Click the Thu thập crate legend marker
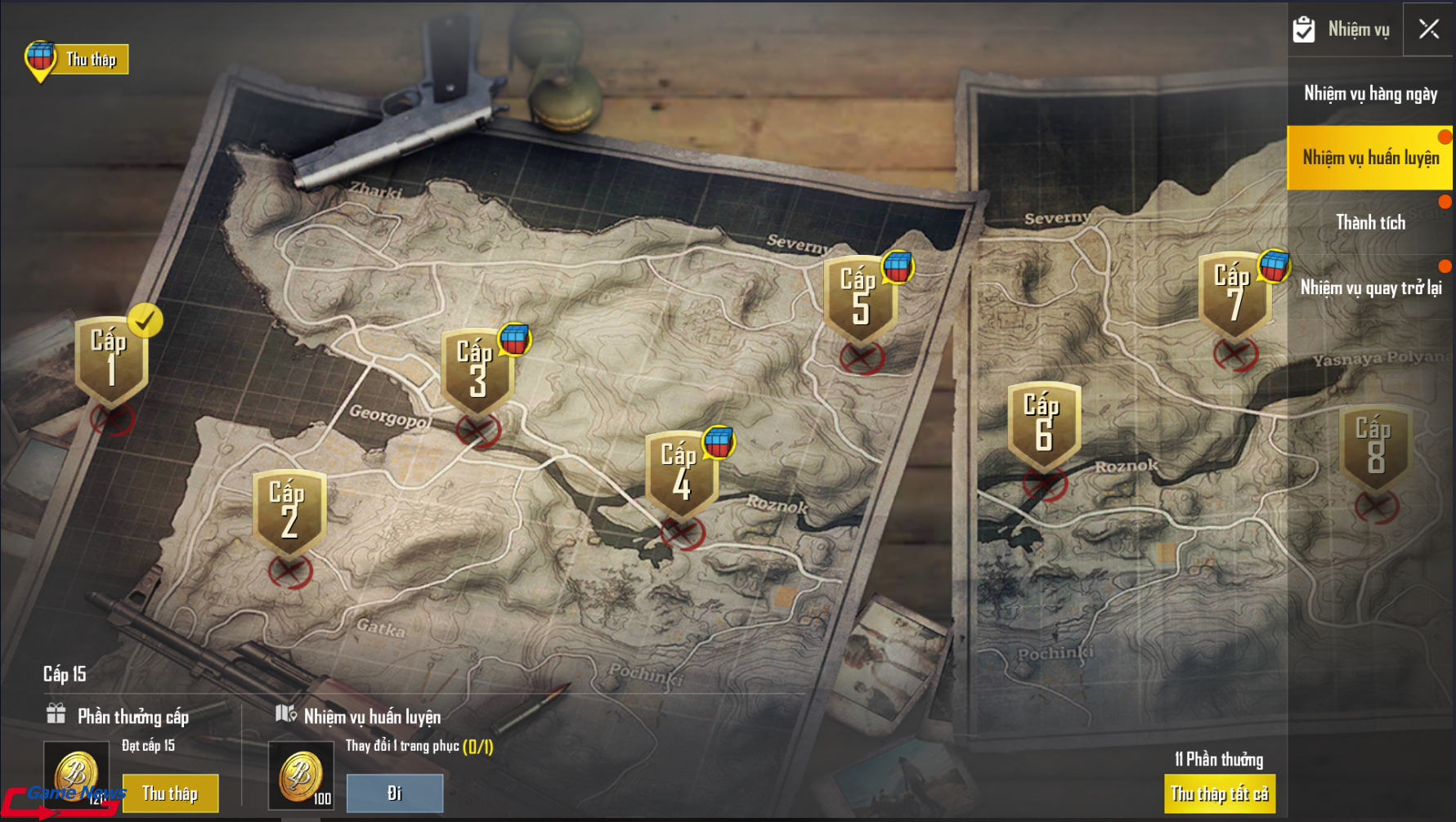 [x=76, y=60]
